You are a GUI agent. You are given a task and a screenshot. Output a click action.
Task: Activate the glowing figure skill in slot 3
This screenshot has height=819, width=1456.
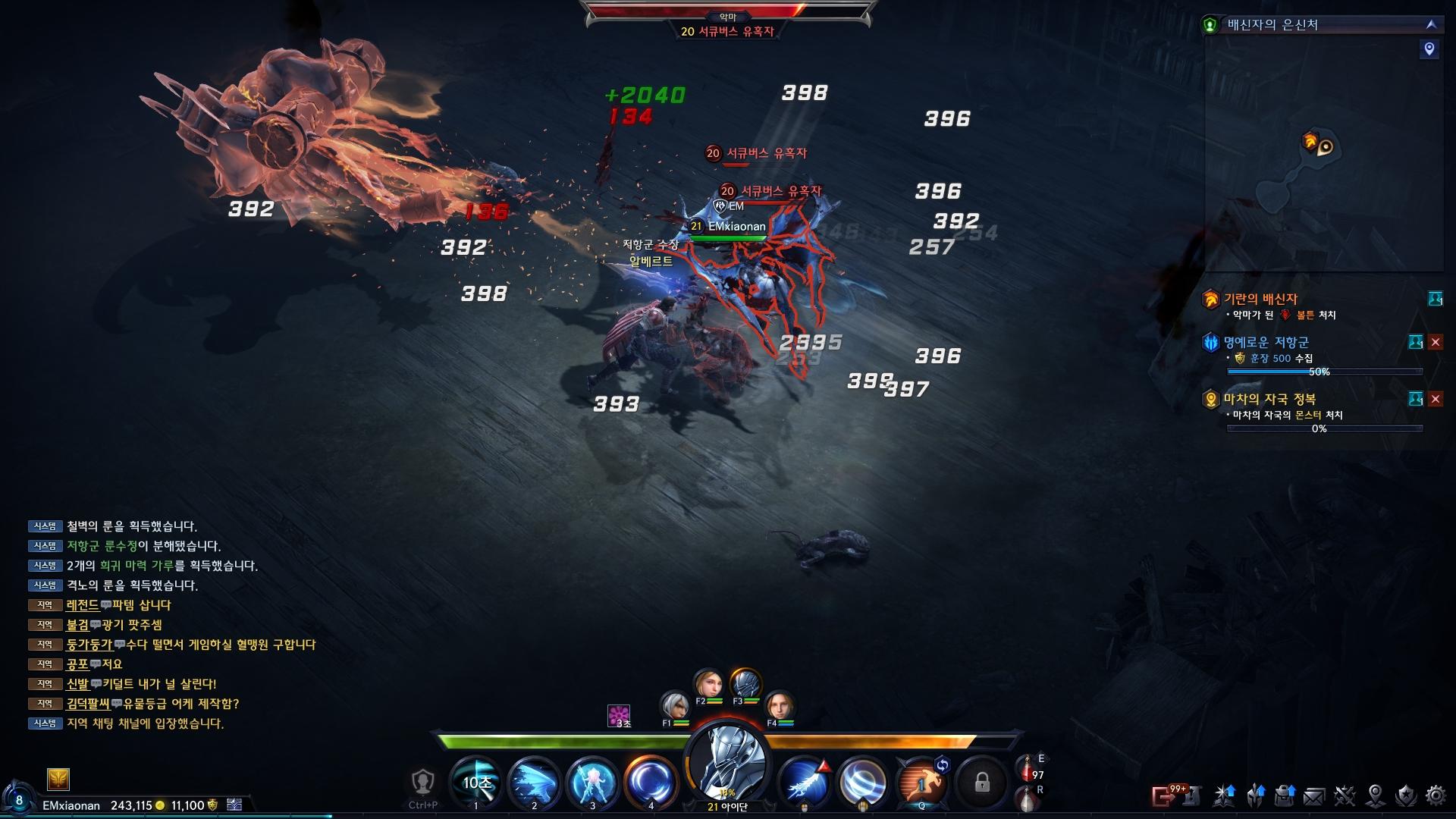[x=592, y=781]
